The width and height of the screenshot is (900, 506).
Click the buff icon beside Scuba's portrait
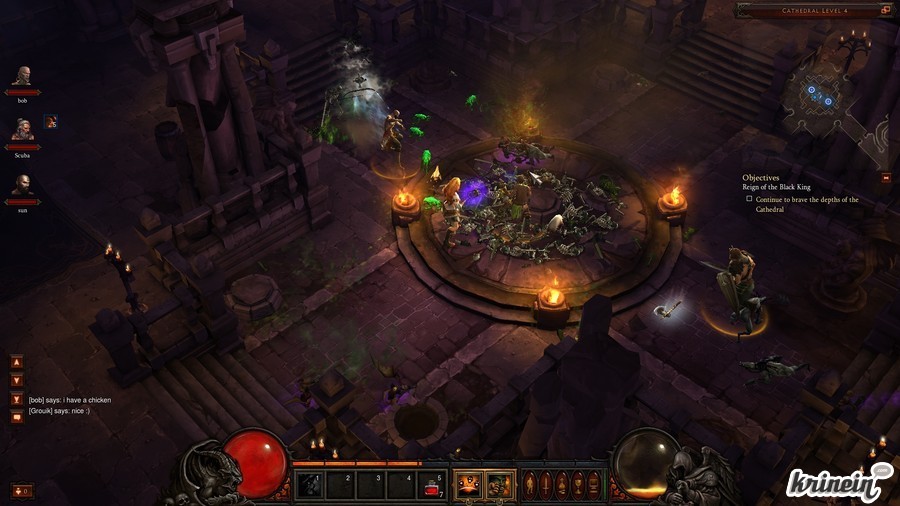tap(50, 122)
